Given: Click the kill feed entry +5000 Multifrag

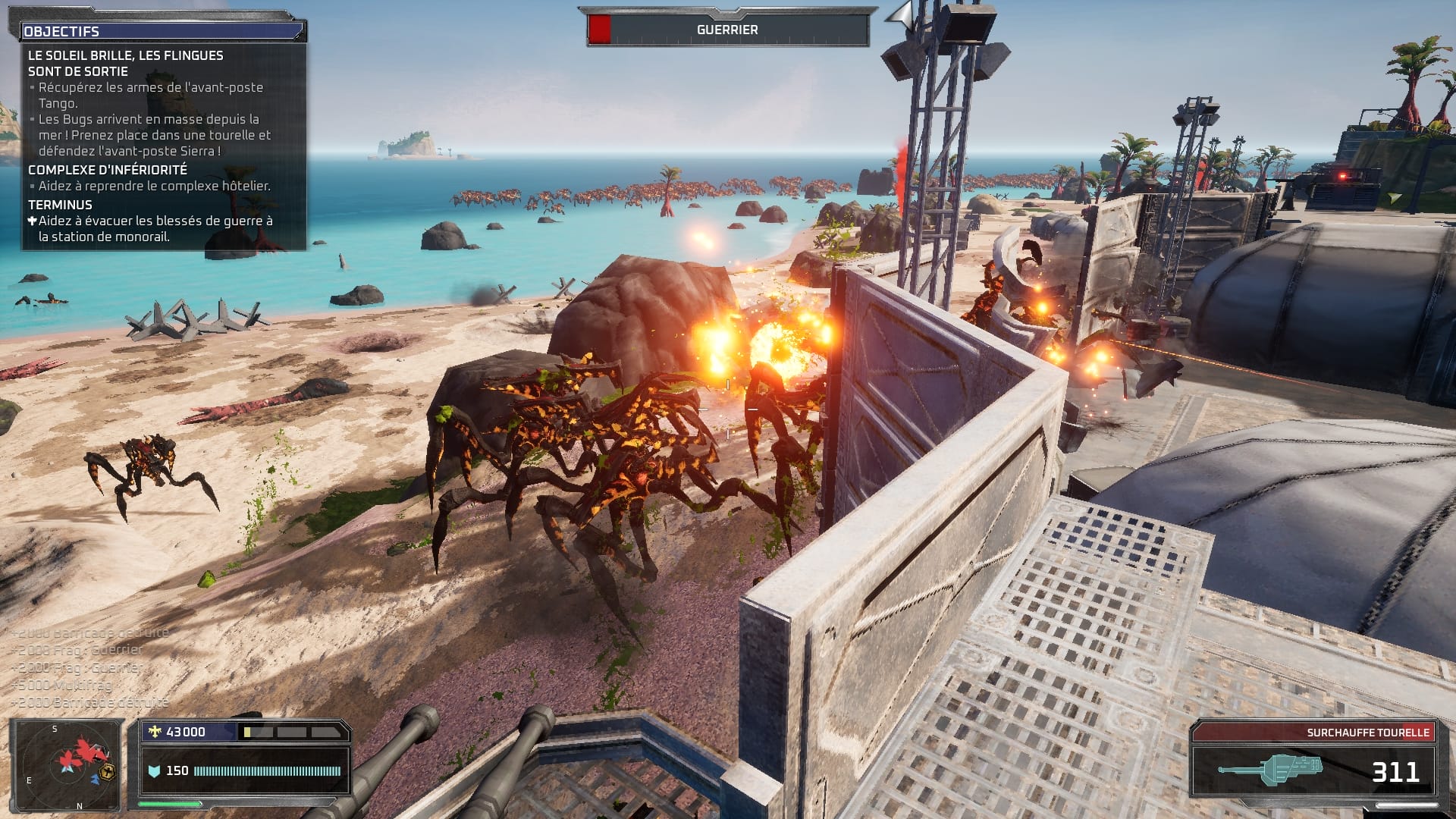Looking at the screenshot, I should (66, 685).
